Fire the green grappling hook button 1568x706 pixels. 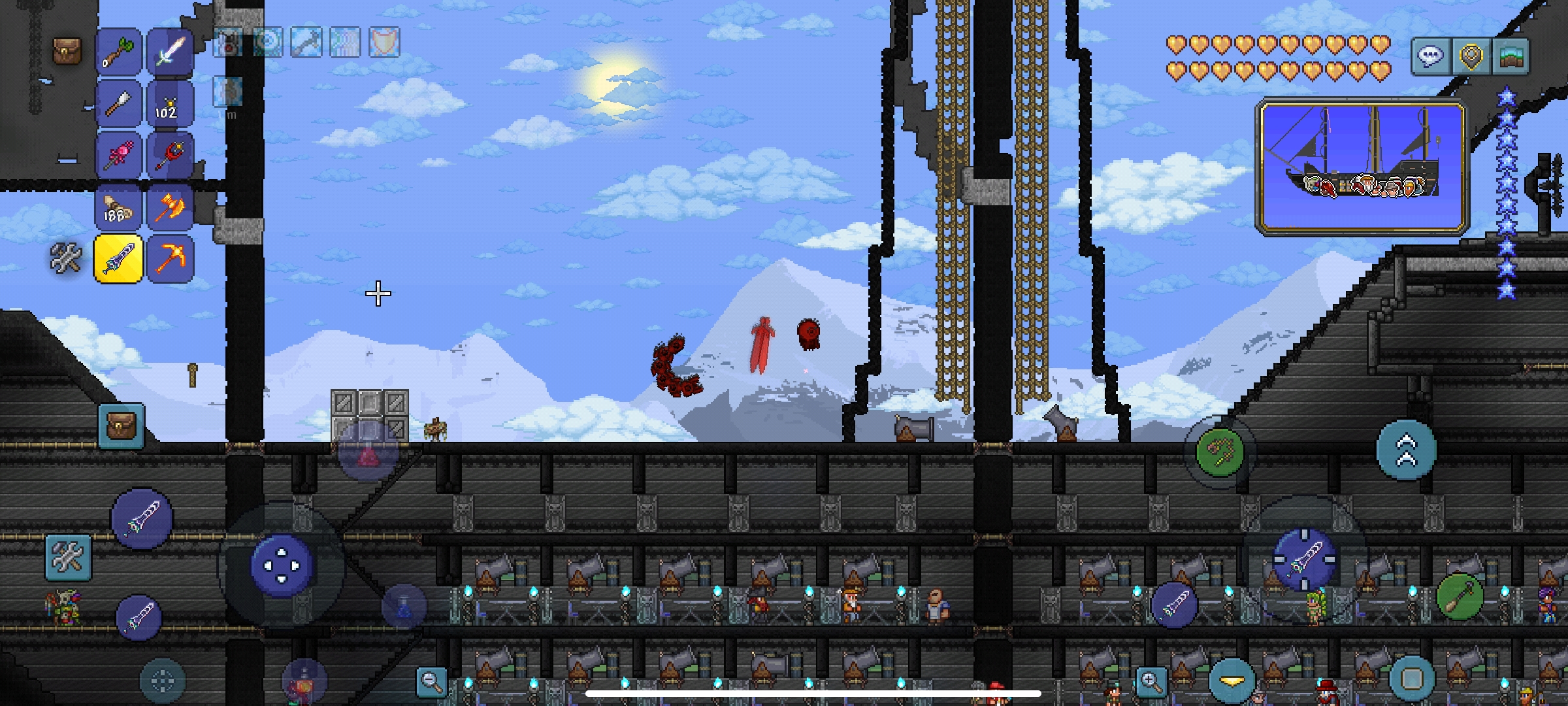pos(1219,451)
